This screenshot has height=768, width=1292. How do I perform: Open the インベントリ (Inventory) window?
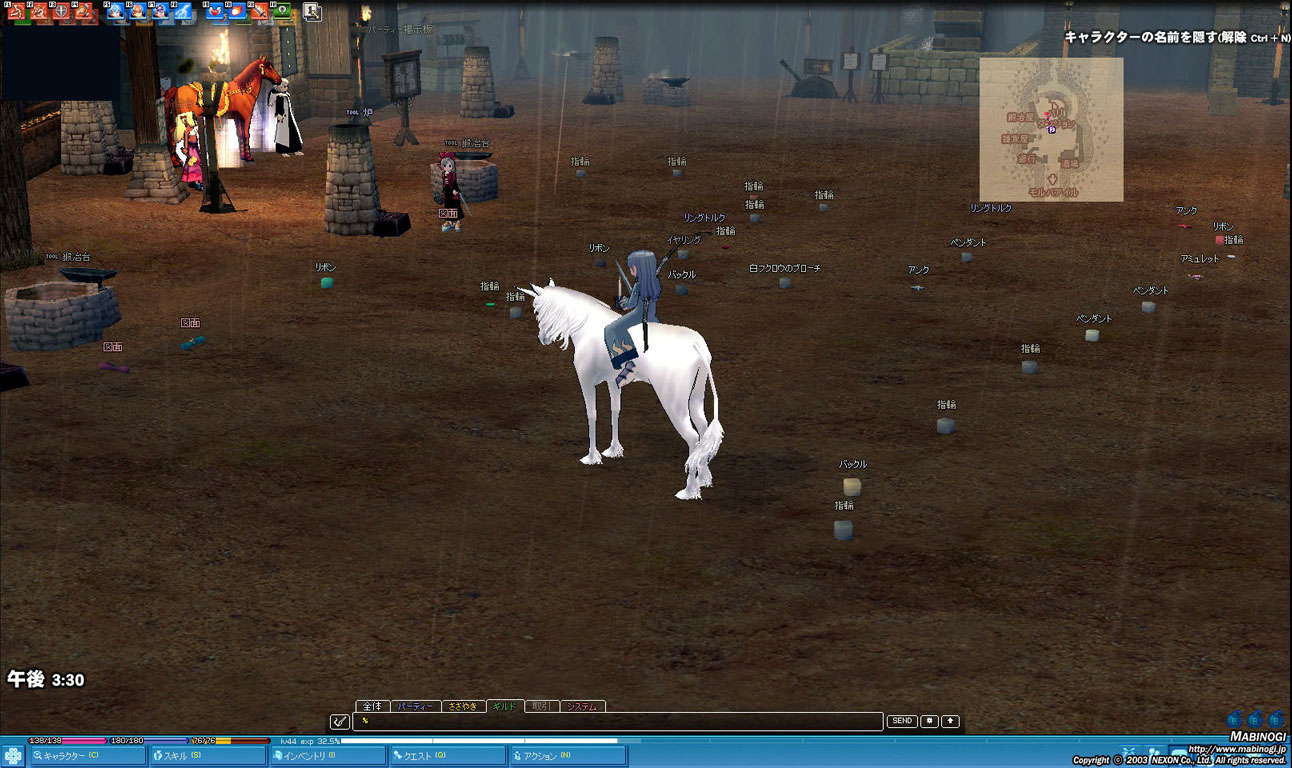click(328, 756)
